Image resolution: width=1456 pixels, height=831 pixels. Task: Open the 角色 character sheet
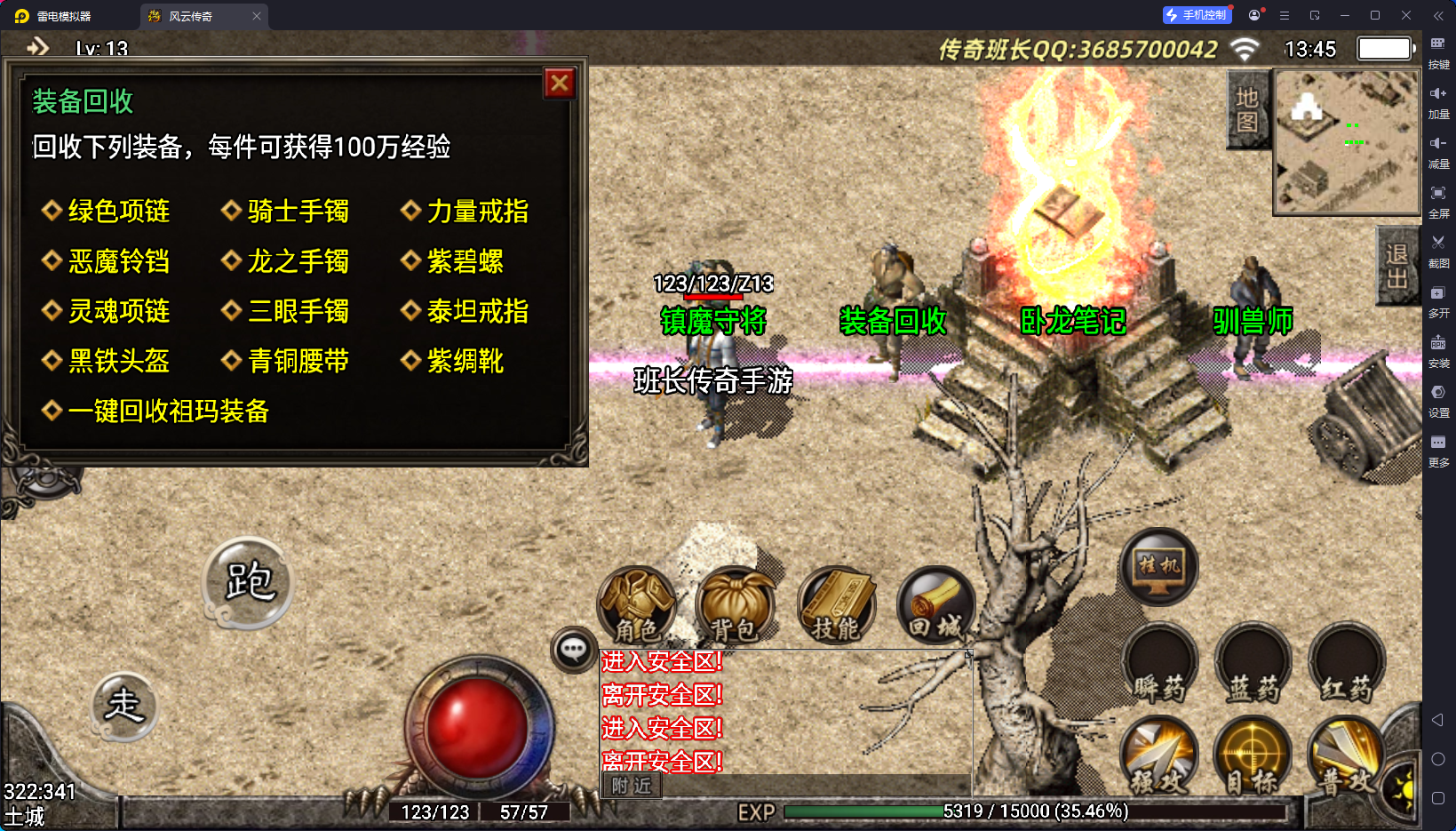(637, 606)
